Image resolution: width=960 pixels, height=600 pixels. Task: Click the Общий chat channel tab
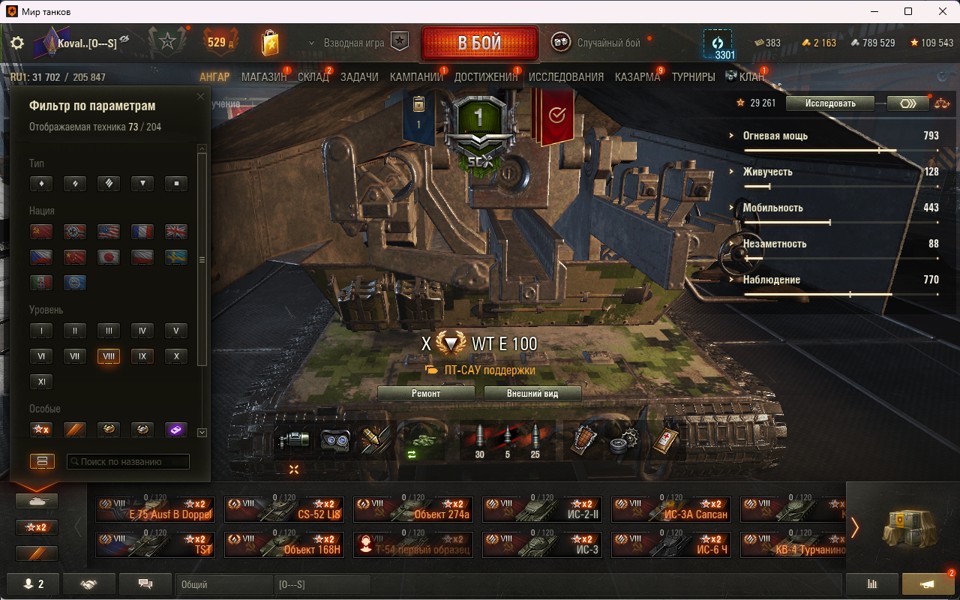pos(224,584)
